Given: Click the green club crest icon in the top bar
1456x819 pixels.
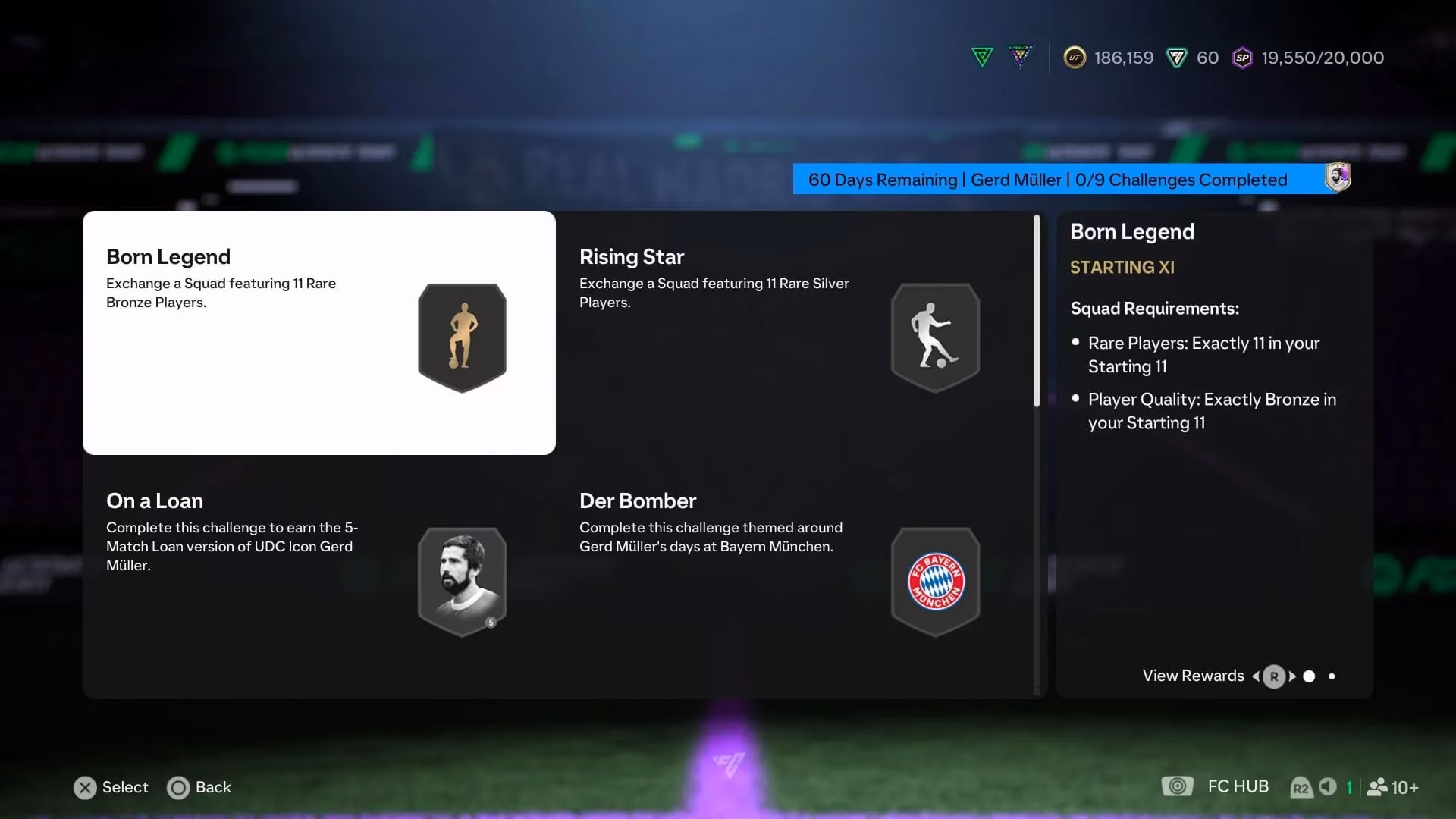Looking at the screenshot, I should pyautogui.click(x=981, y=56).
